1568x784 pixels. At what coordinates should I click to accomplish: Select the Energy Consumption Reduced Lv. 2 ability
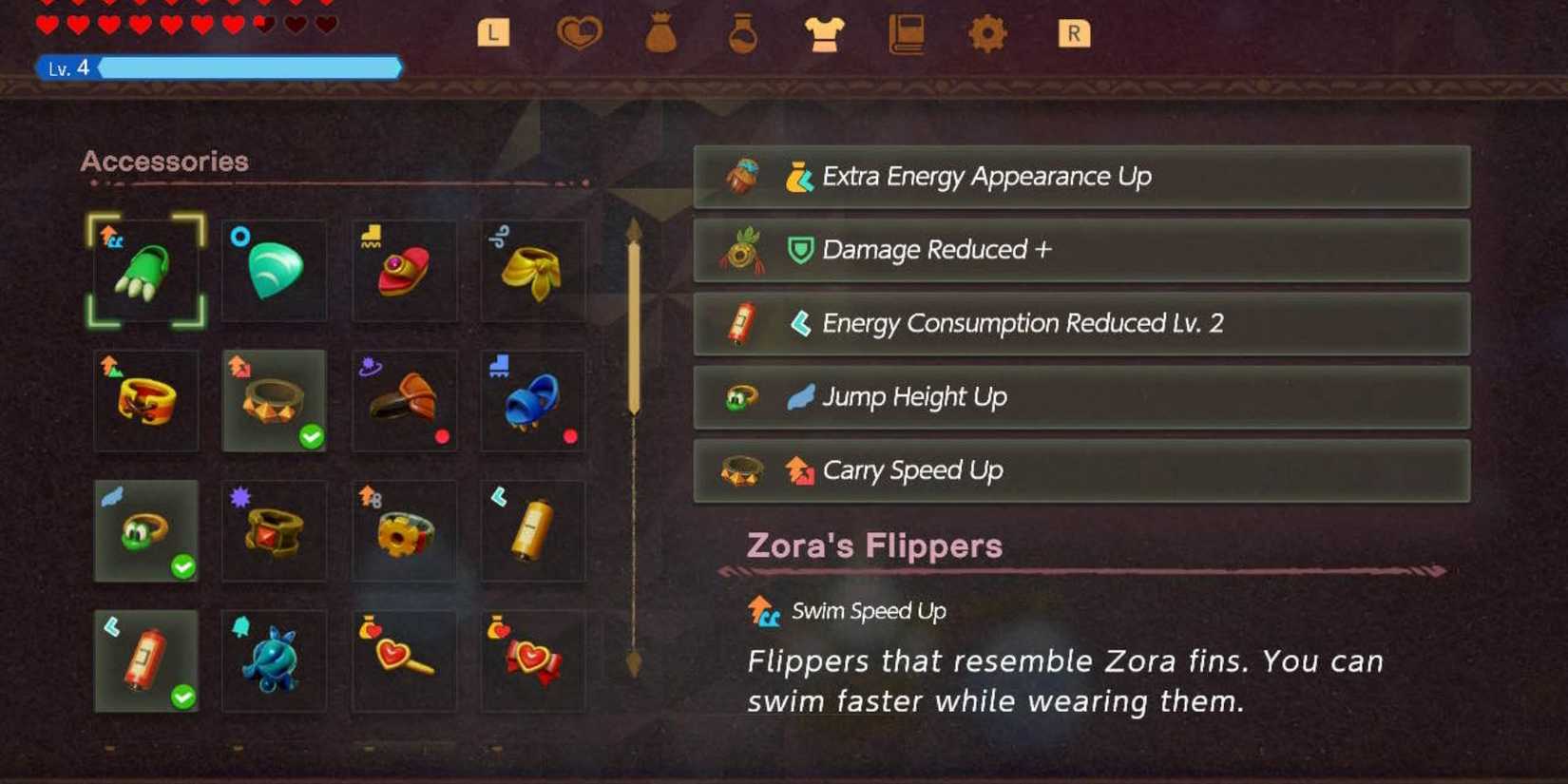point(1083,323)
